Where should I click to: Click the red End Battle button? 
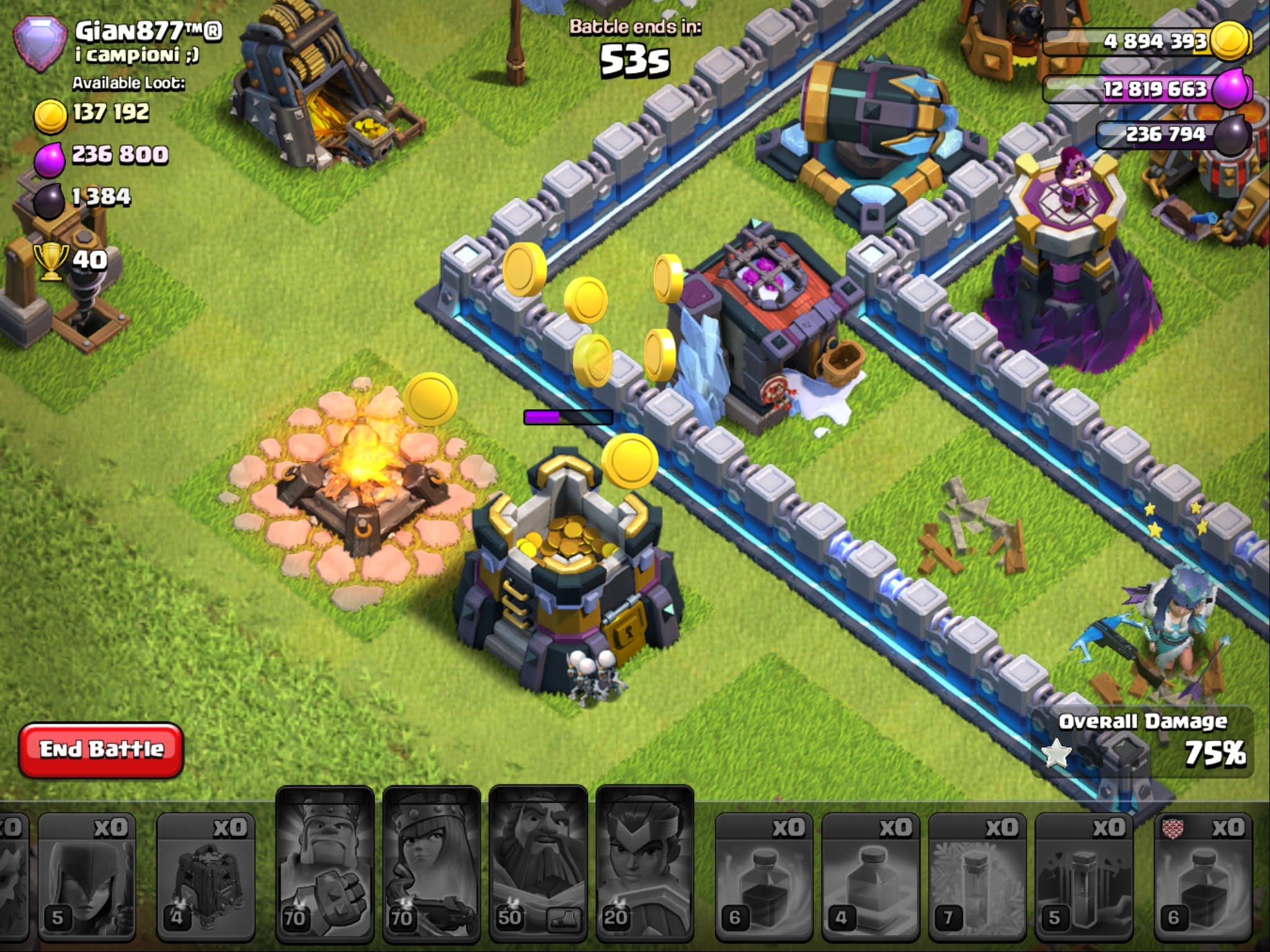pyautogui.click(x=101, y=749)
